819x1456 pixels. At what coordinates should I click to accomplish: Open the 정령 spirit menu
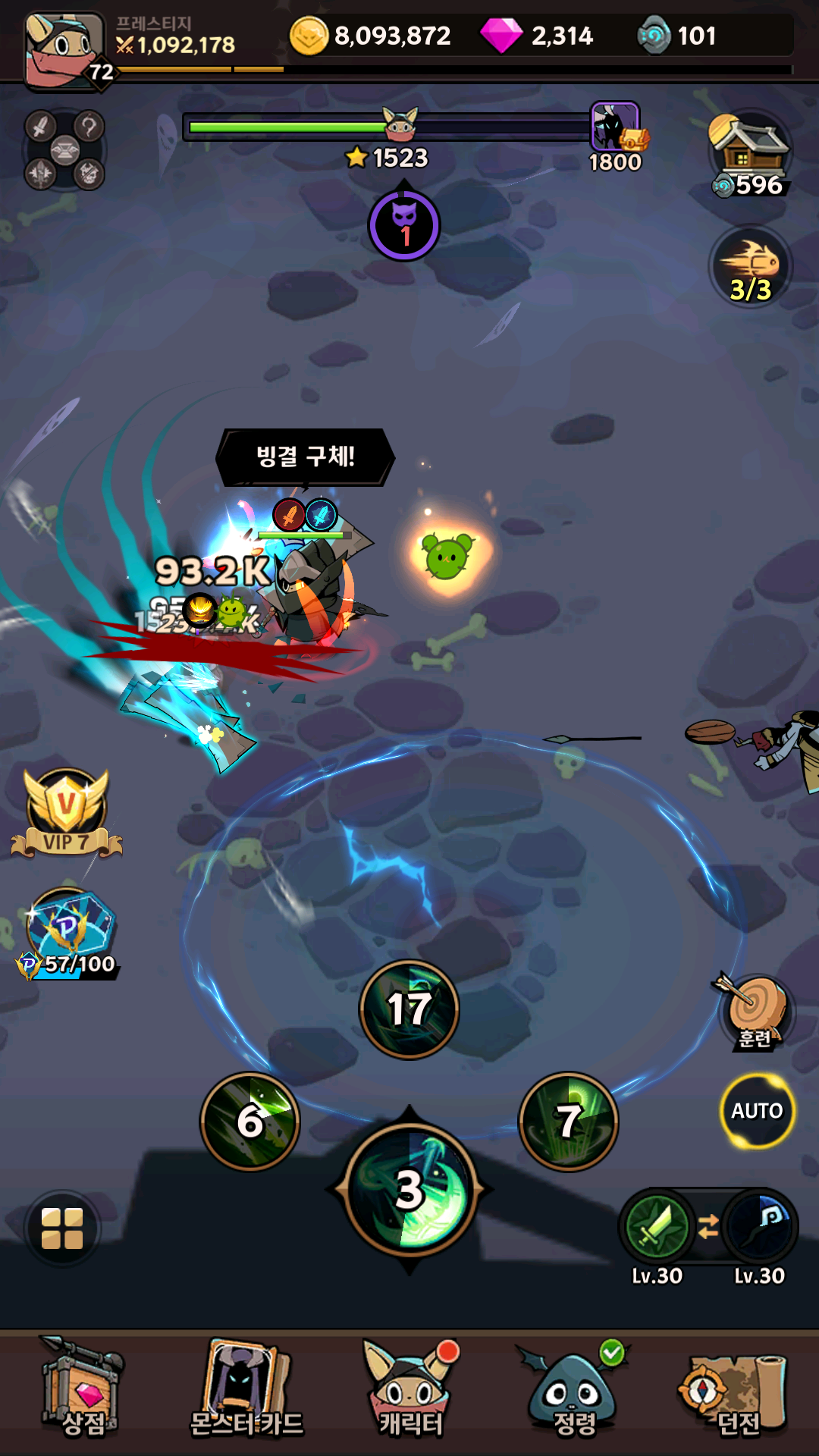573,1392
